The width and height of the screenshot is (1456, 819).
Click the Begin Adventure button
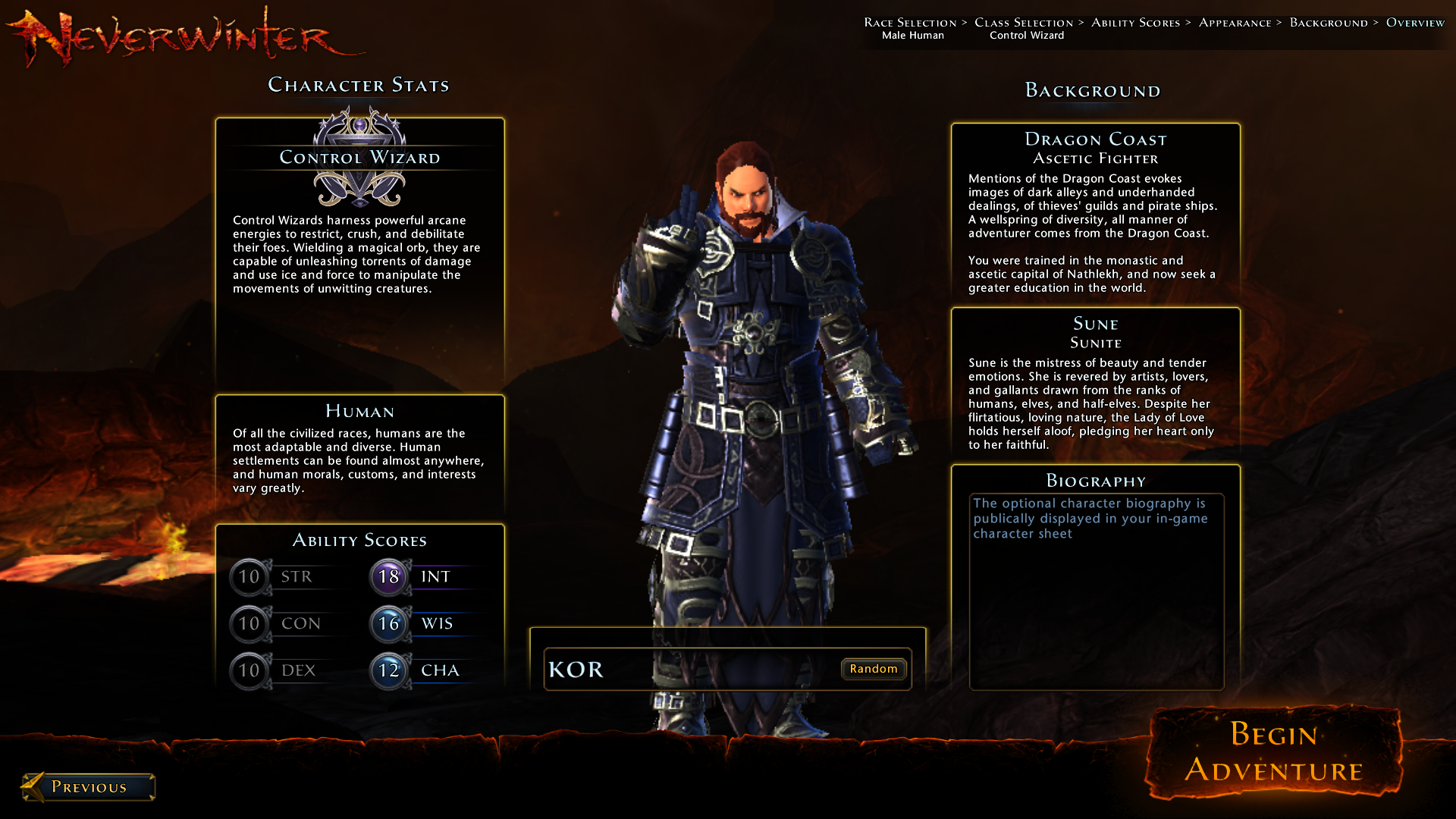click(1273, 752)
